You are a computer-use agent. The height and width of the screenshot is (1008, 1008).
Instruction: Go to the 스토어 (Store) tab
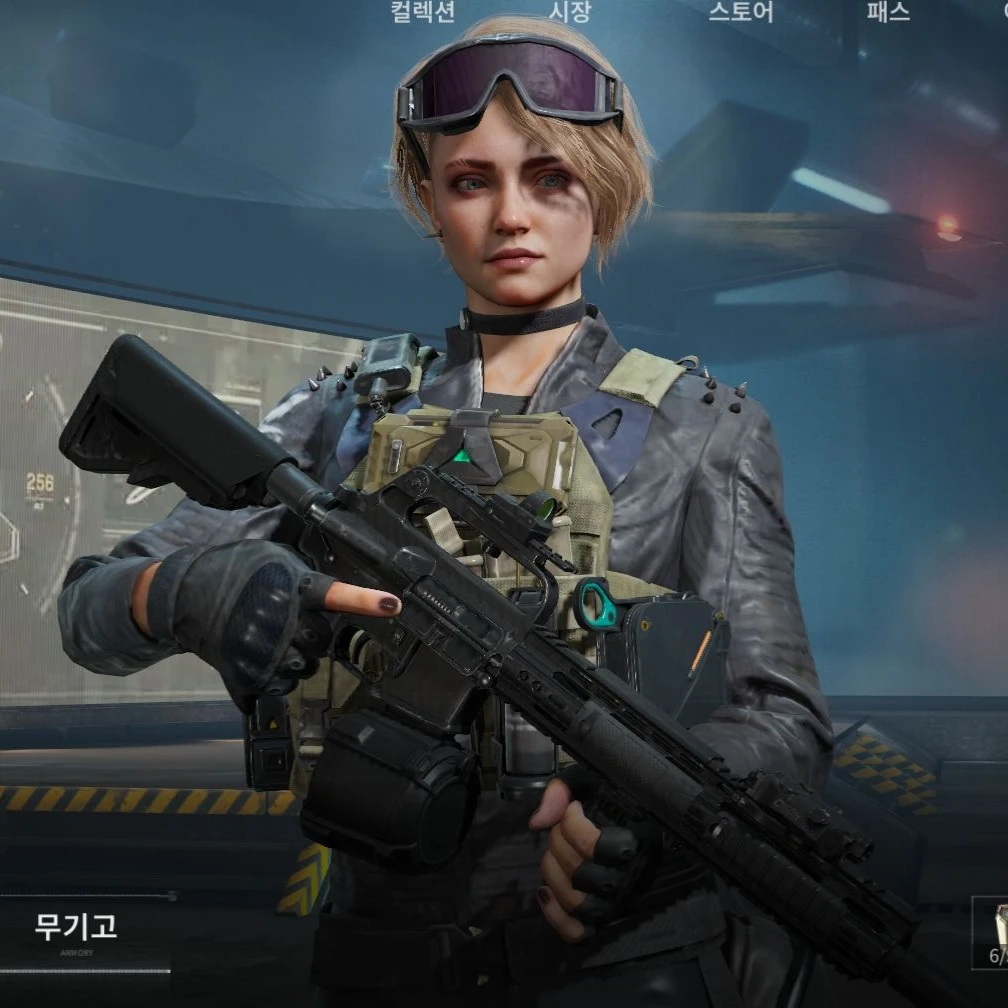point(741,12)
